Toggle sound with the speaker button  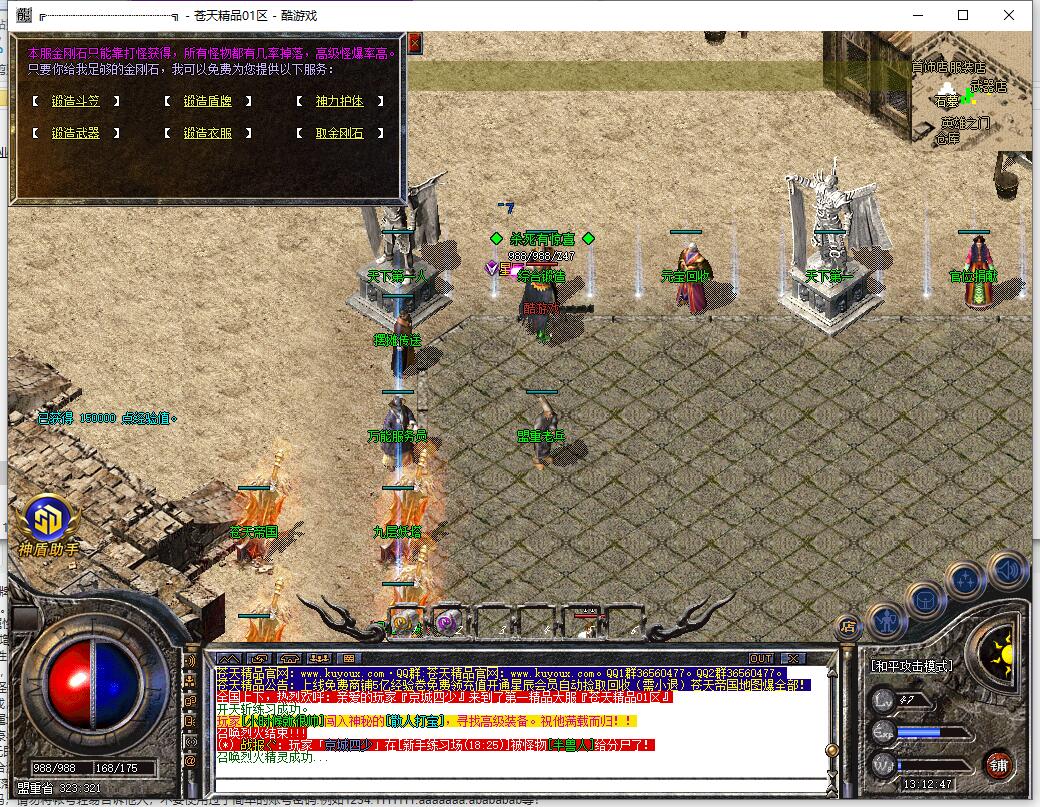[1007, 571]
